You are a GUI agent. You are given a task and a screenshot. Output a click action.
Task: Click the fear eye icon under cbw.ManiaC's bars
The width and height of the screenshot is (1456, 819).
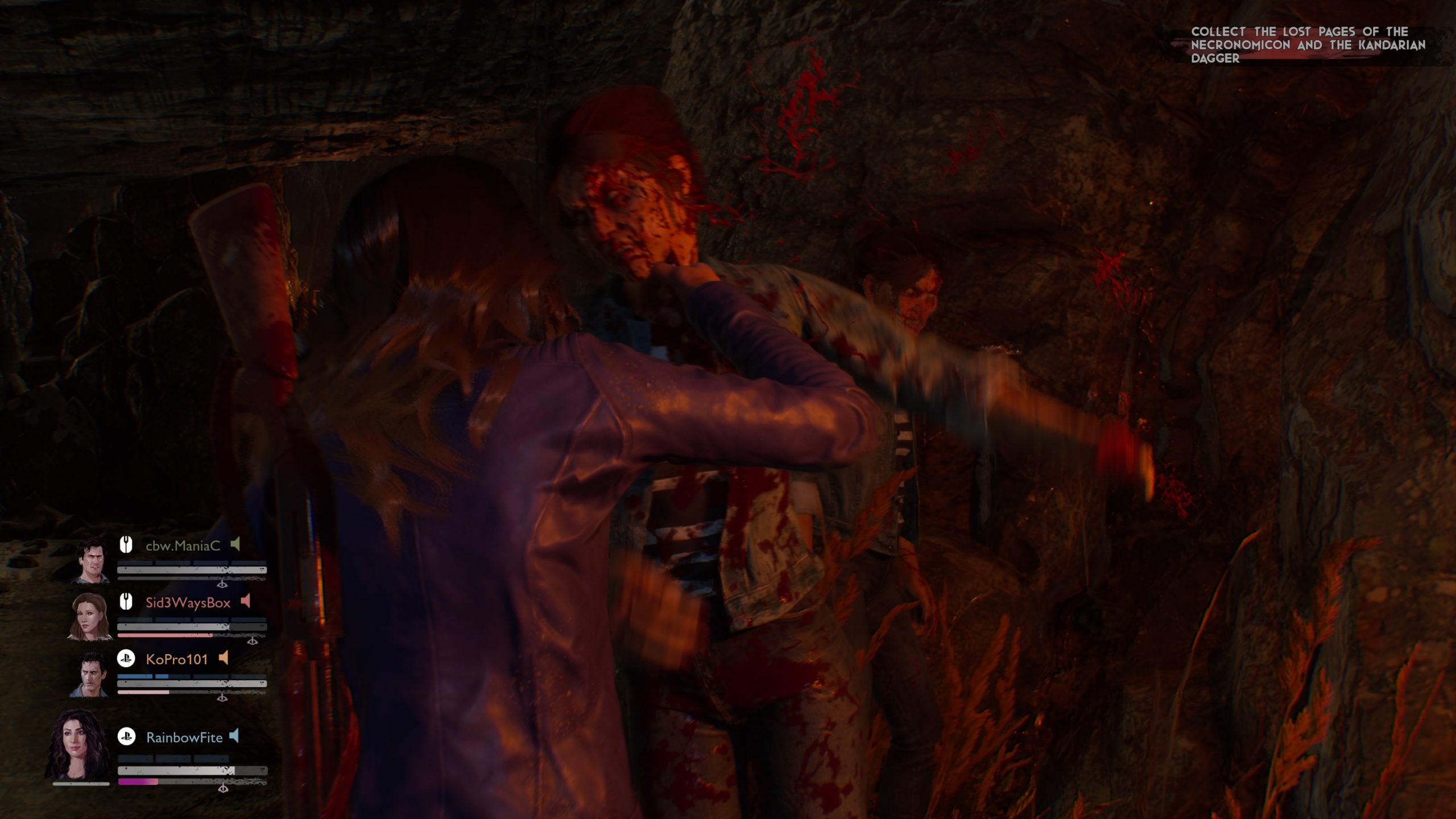222,585
